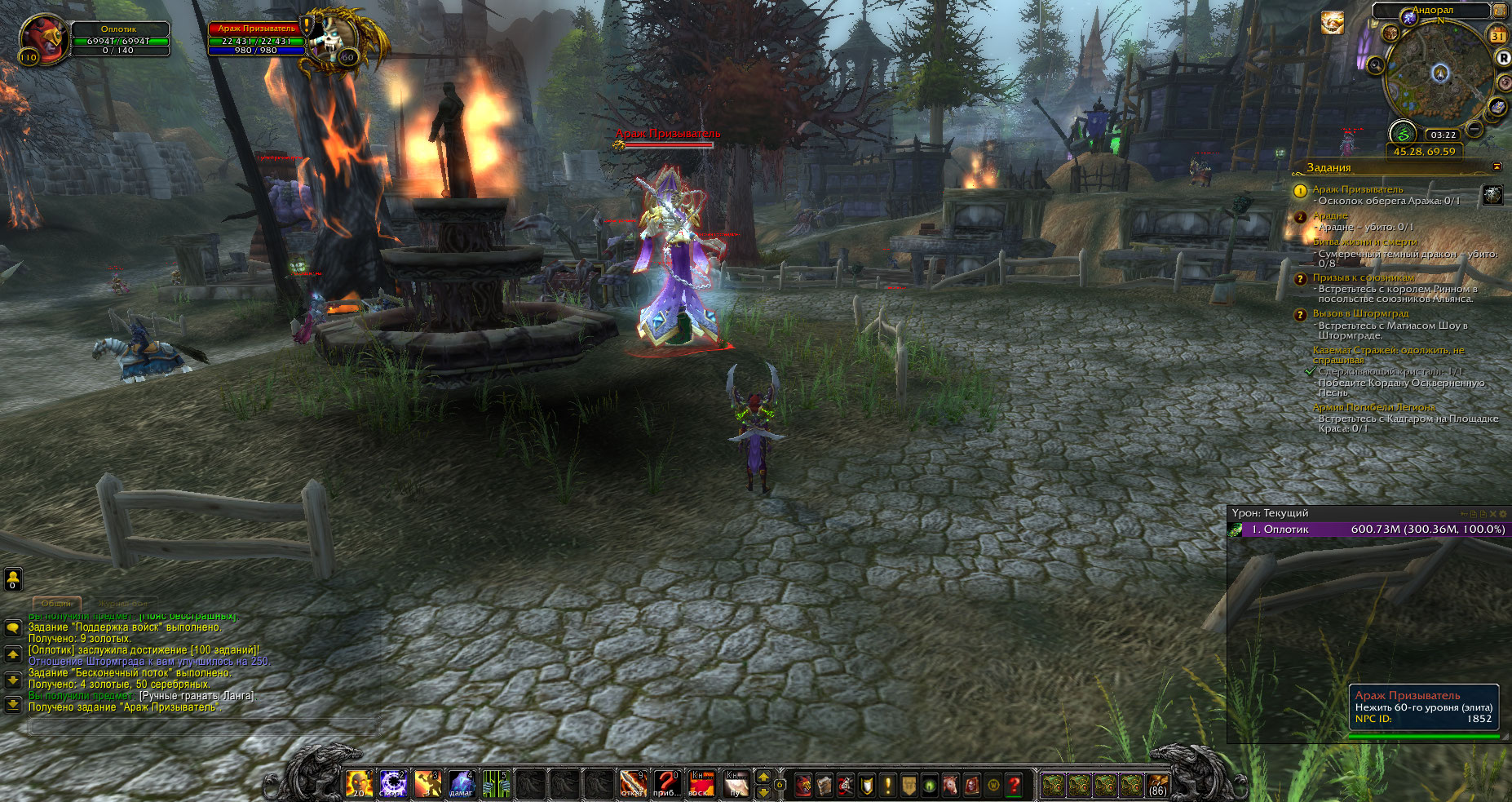This screenshot has width=1512, height=802.
Task: Open the calendar button showing 31
Action: click(1497, 35)
